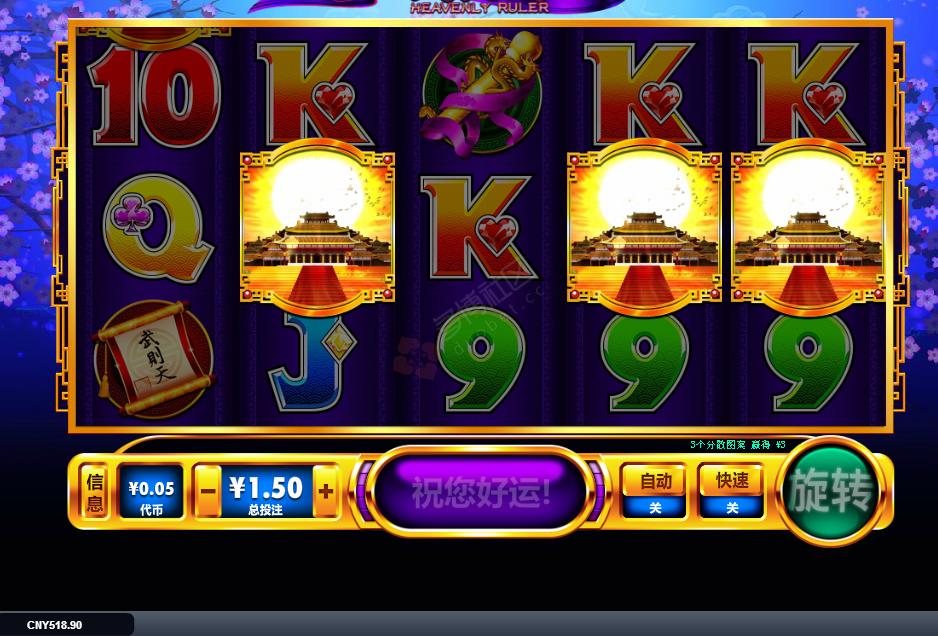The height and width of the screenshot is (636, 938).
Task: Decrease total bet with the minus button
Action: (x=208, y=492)
